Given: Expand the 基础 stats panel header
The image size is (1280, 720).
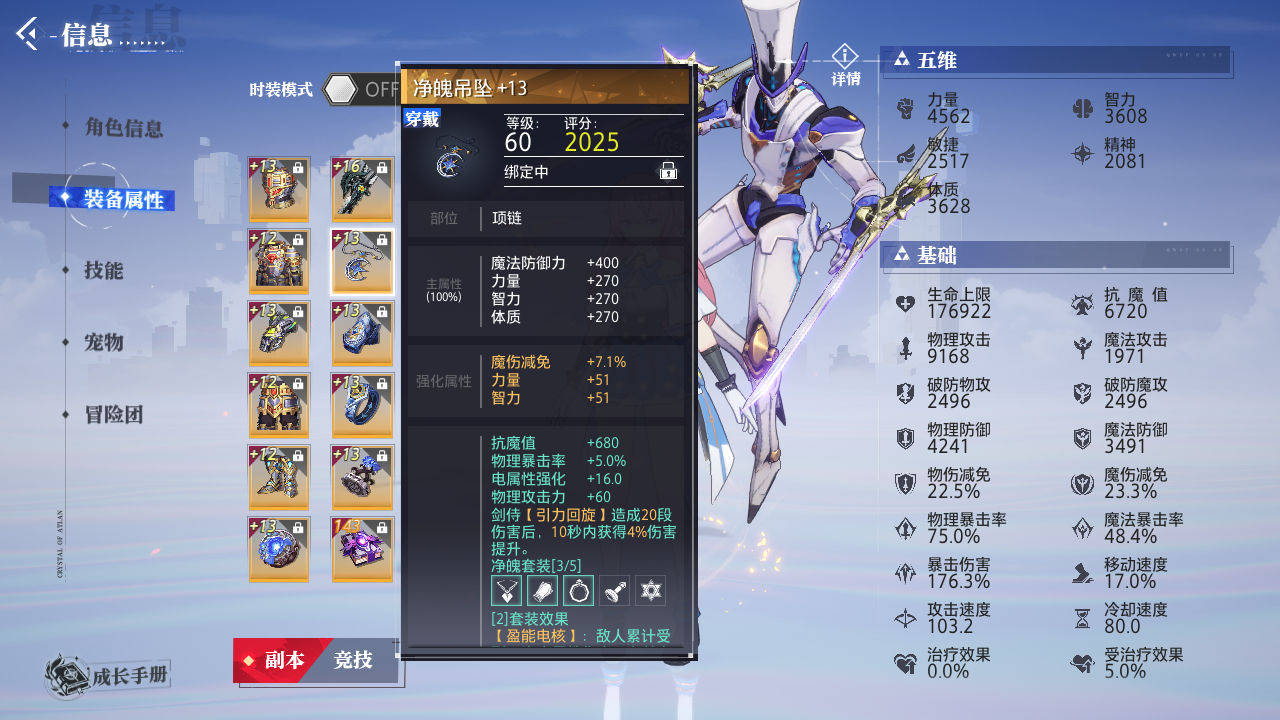Looking at the screenshot, I should point(1055,256).
